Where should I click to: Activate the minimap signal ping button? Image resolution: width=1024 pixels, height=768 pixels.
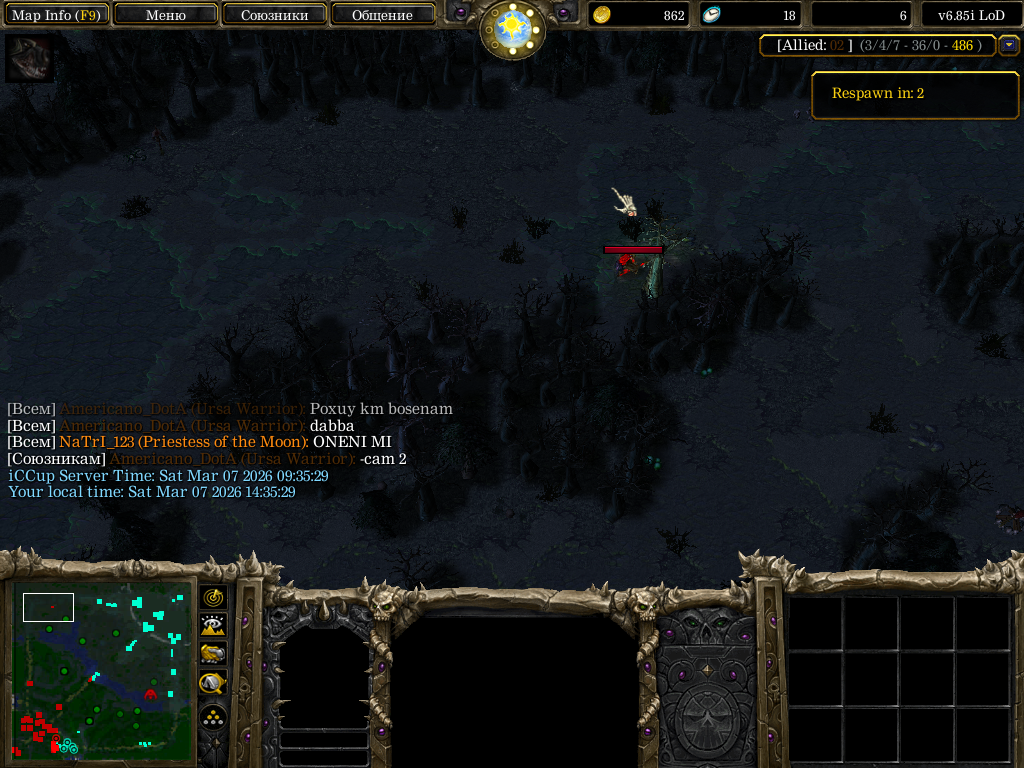[x=213, y=598]
